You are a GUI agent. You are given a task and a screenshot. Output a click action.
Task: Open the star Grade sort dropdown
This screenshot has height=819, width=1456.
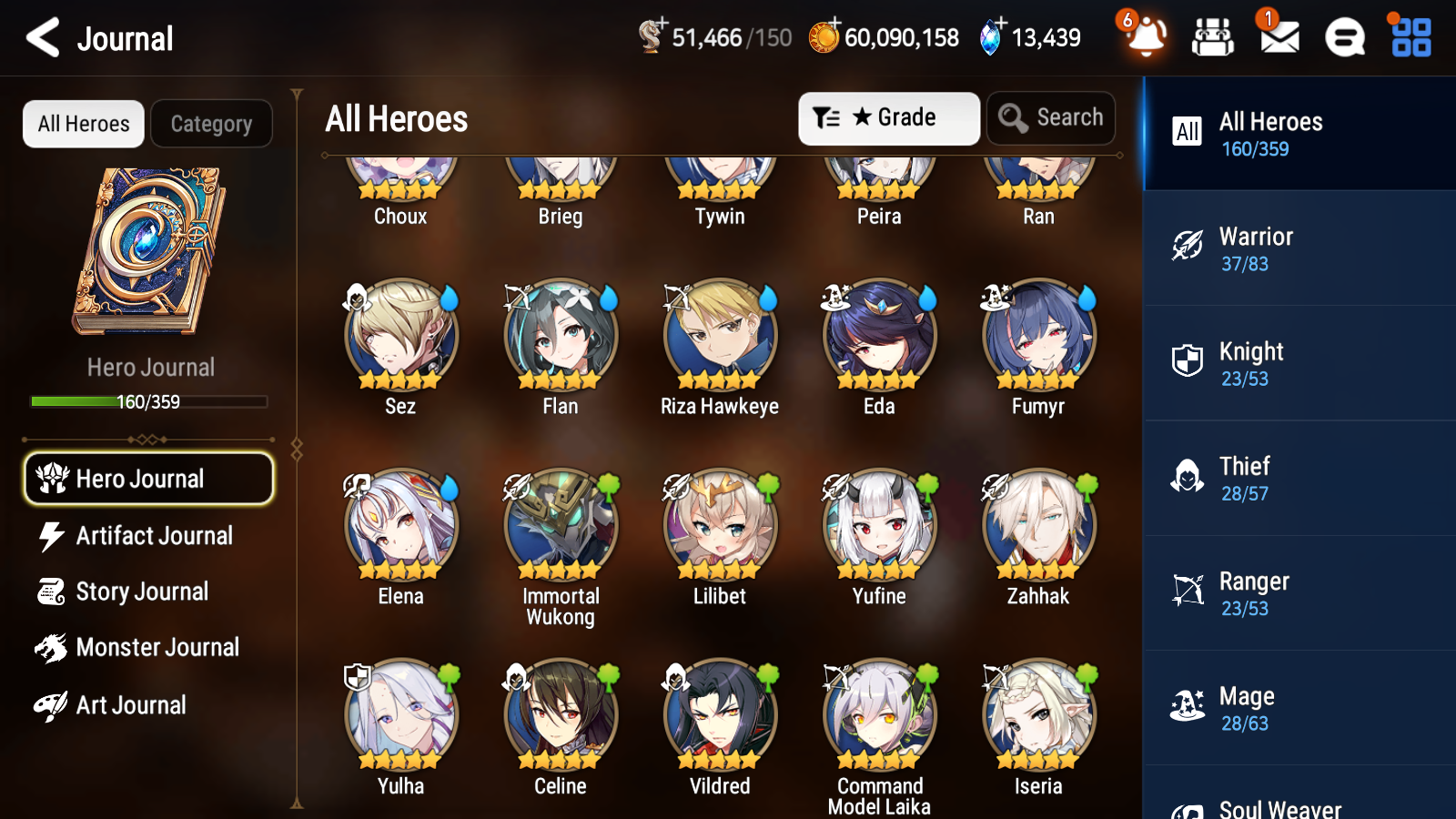[889, 117]
